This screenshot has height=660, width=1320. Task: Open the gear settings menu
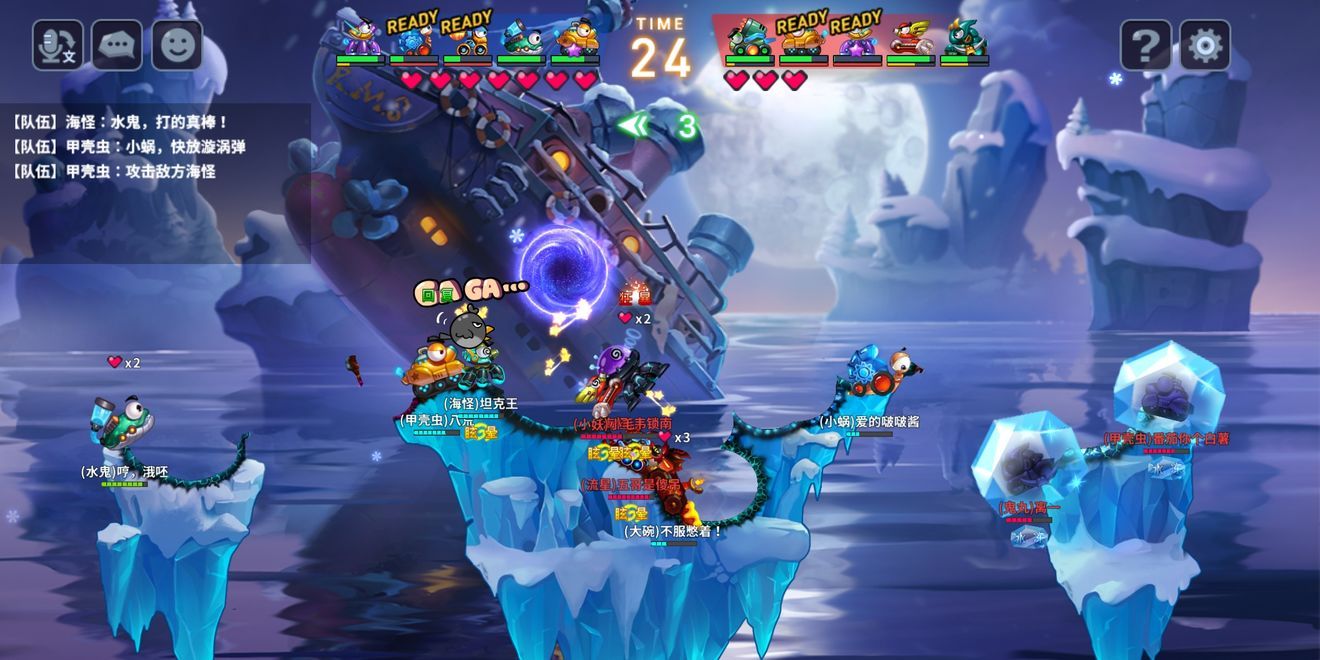tap(1205, 45)
